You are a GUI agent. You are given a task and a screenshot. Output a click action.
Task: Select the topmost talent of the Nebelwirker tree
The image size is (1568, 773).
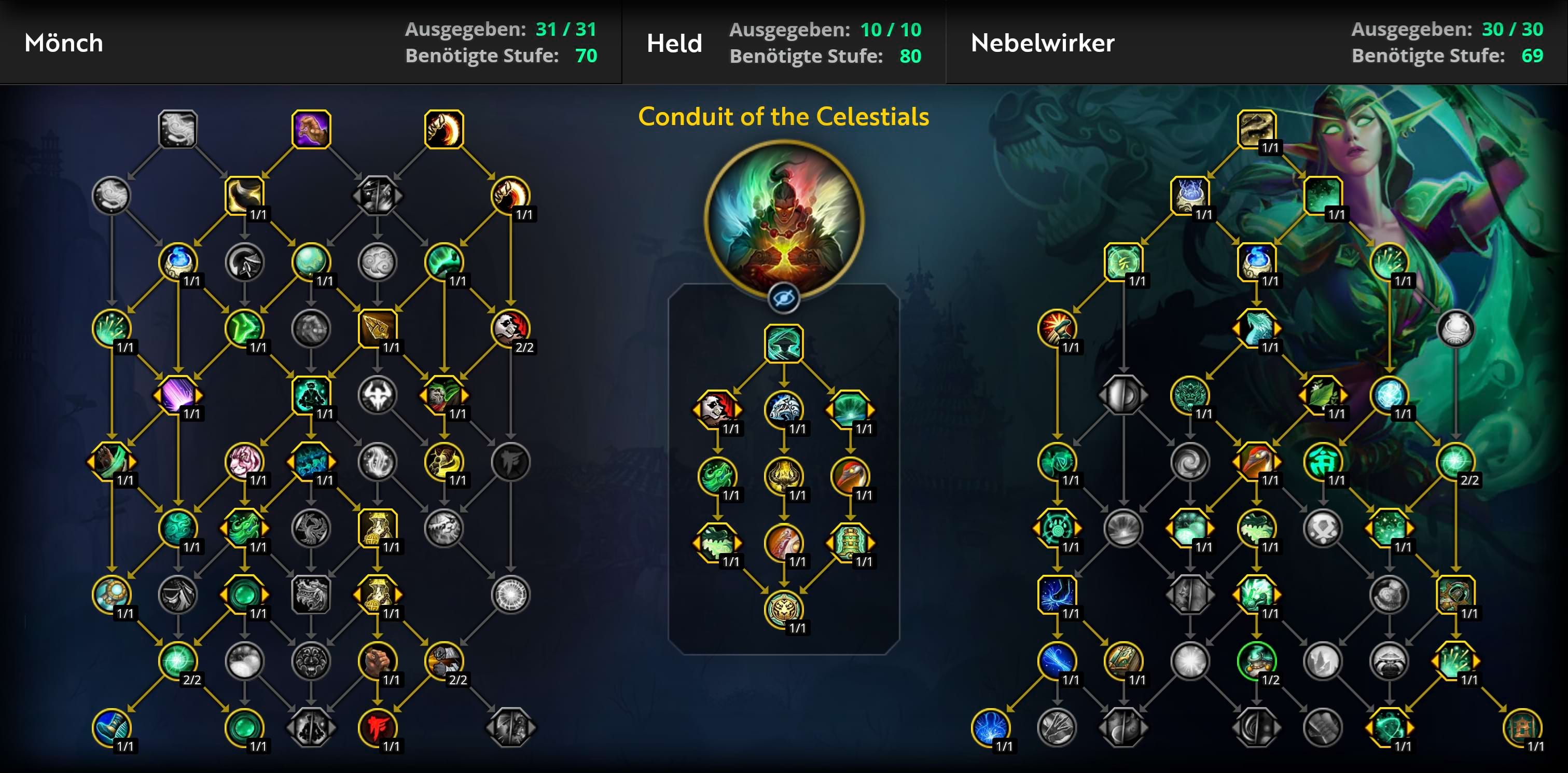pos(1256,129)
